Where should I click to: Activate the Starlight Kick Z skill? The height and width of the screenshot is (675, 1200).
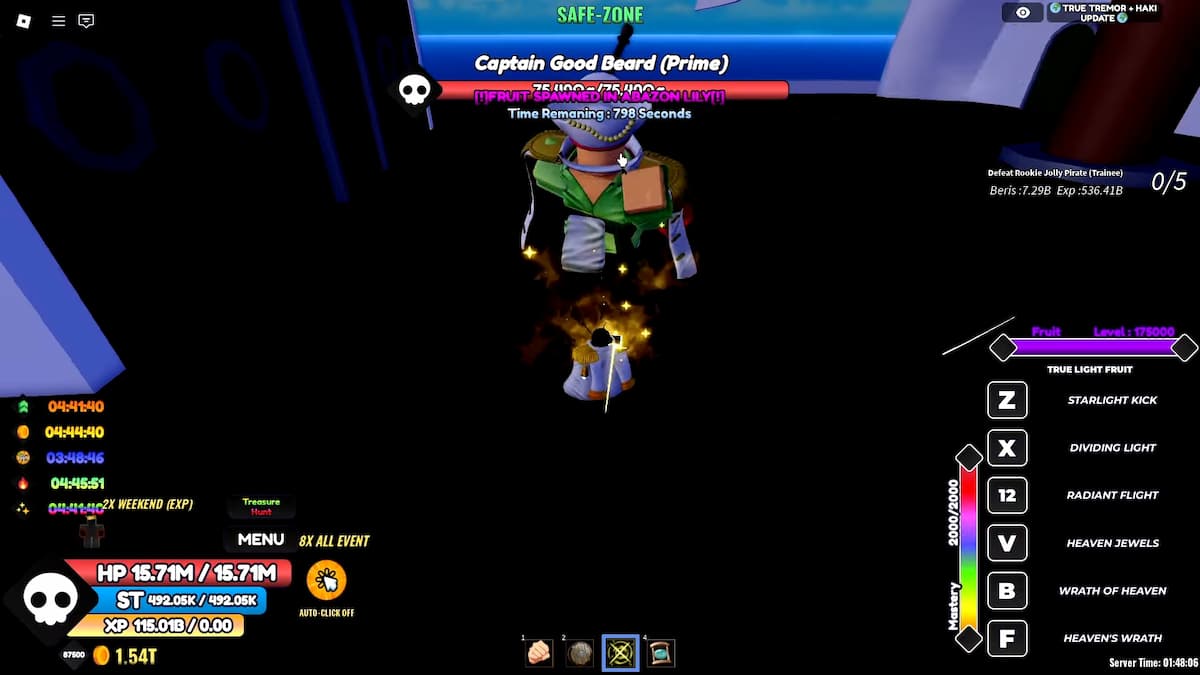pyautogui.click(x=1007, y=401)
